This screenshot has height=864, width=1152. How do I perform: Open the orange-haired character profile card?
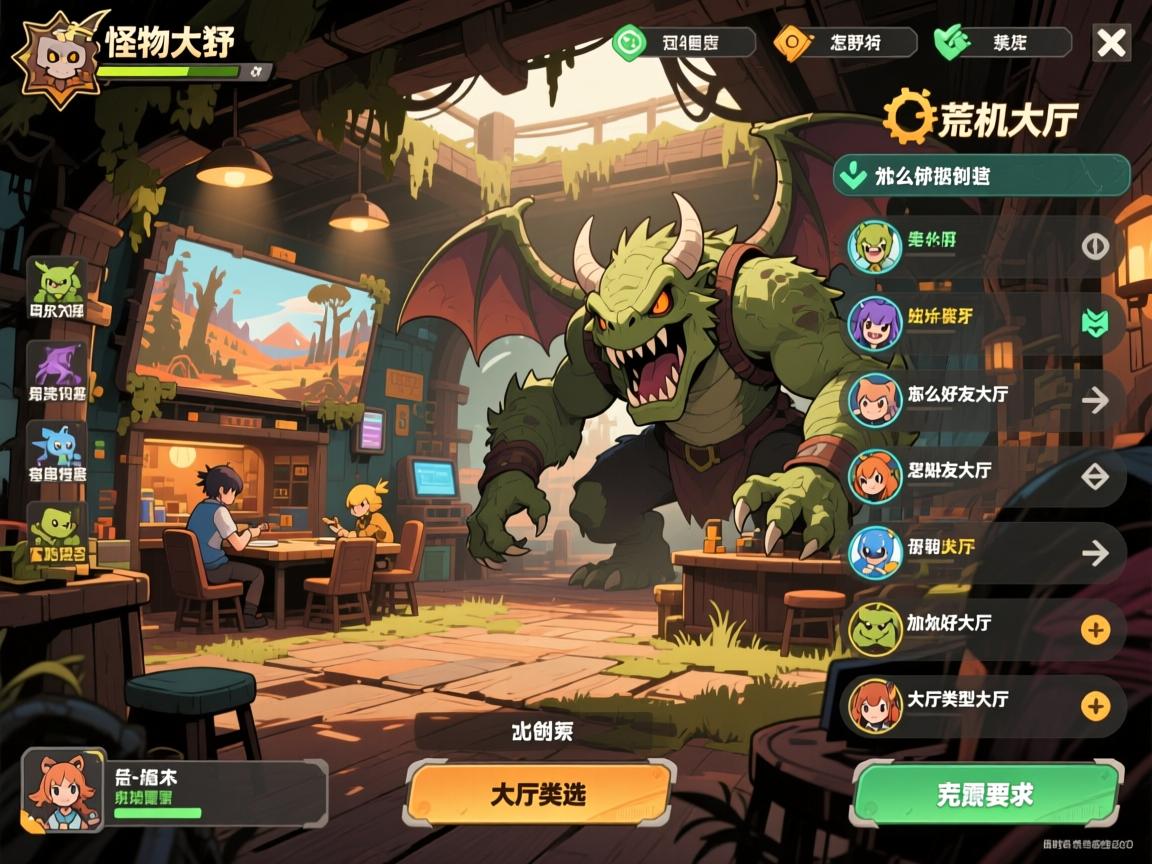click(x=175, y=790)
